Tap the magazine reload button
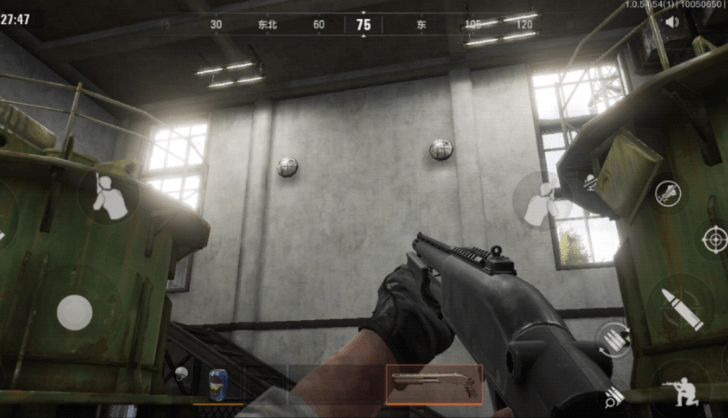 612,338
